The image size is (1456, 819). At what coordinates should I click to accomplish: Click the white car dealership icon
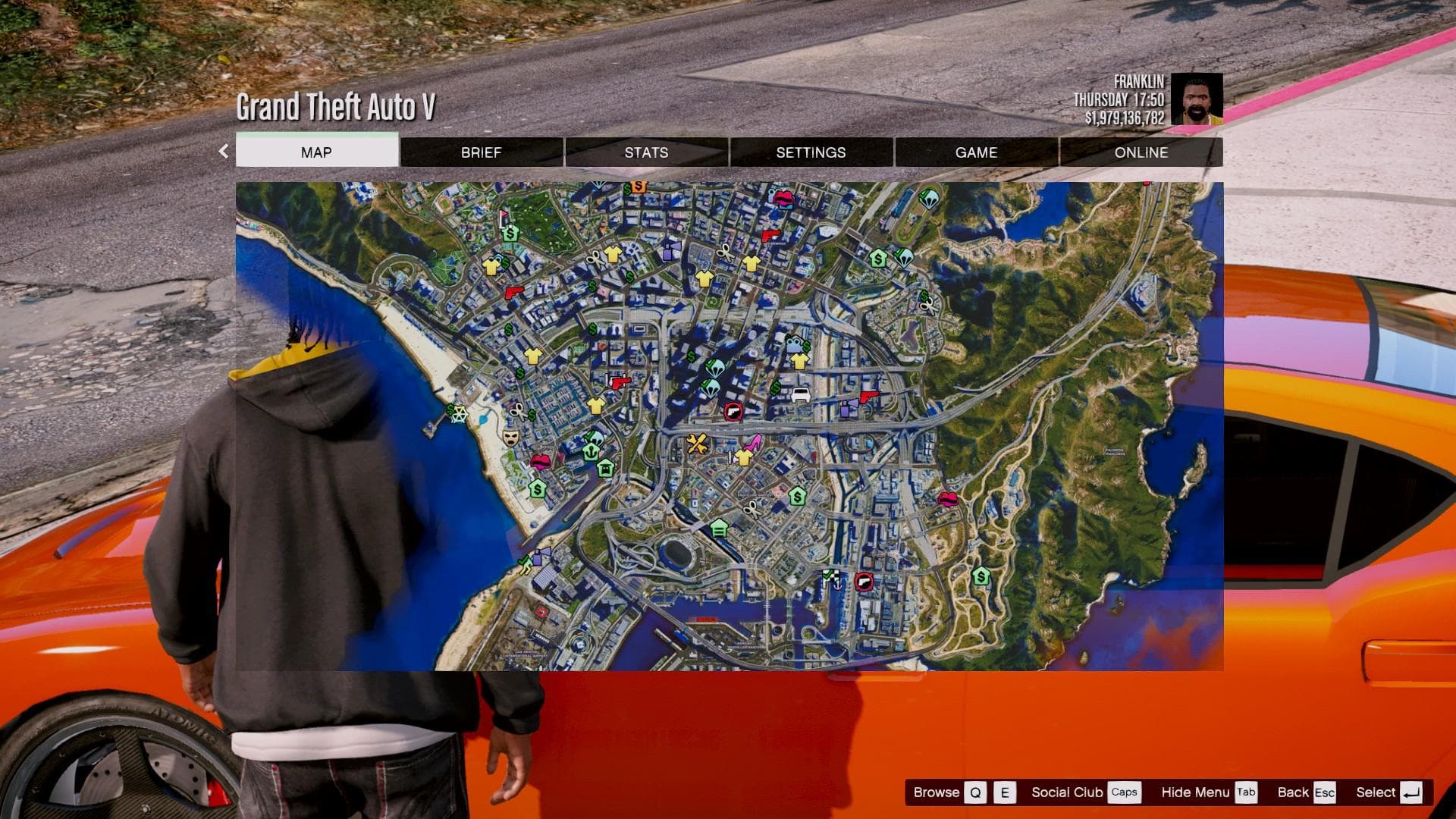click(x=801, y=394)
